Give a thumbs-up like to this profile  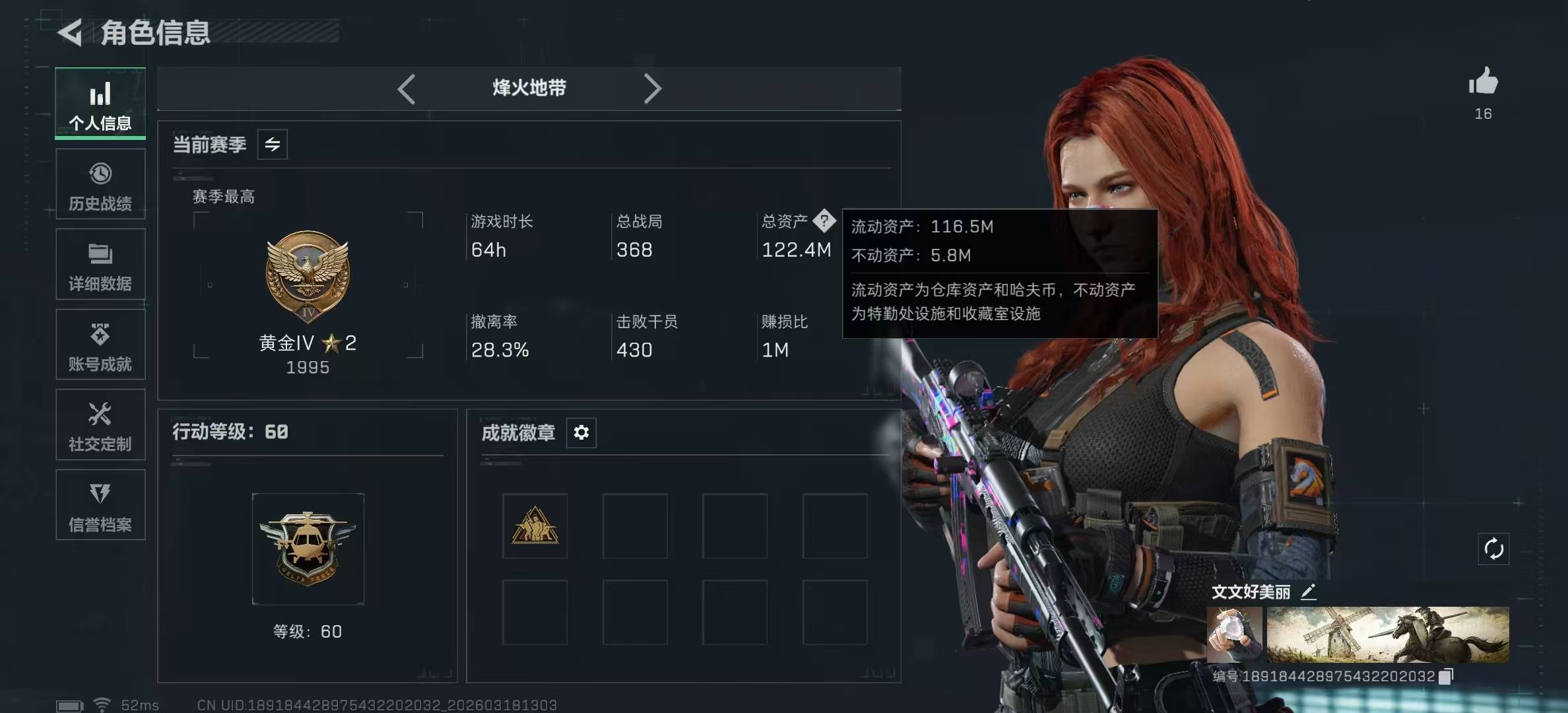[1483, 83]
